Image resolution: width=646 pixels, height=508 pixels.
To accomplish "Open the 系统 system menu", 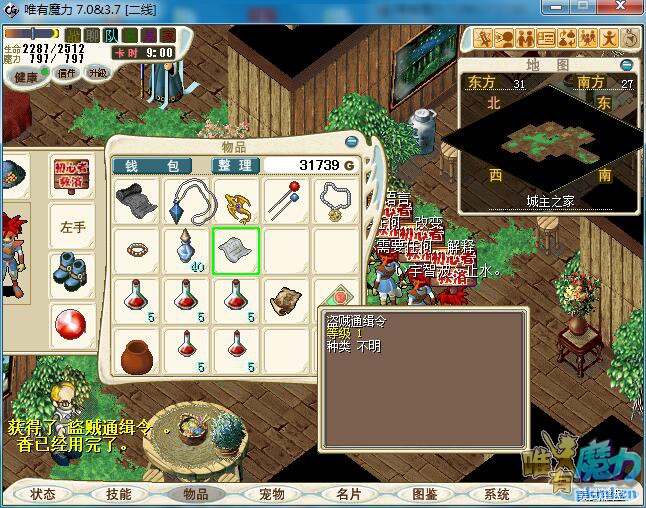I will 497,494.
